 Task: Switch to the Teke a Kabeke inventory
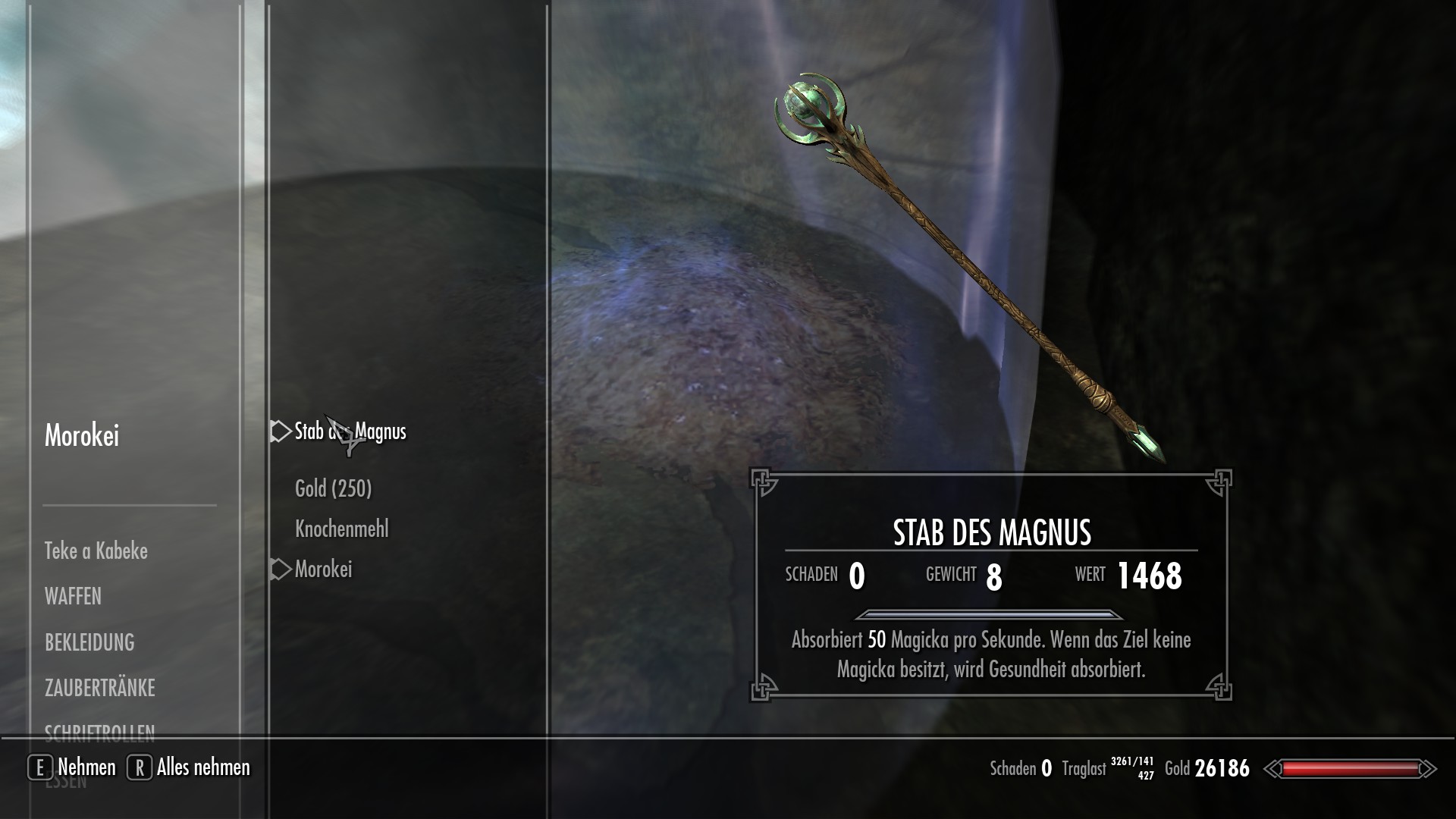pyautogui.click(x=96, y=551)
